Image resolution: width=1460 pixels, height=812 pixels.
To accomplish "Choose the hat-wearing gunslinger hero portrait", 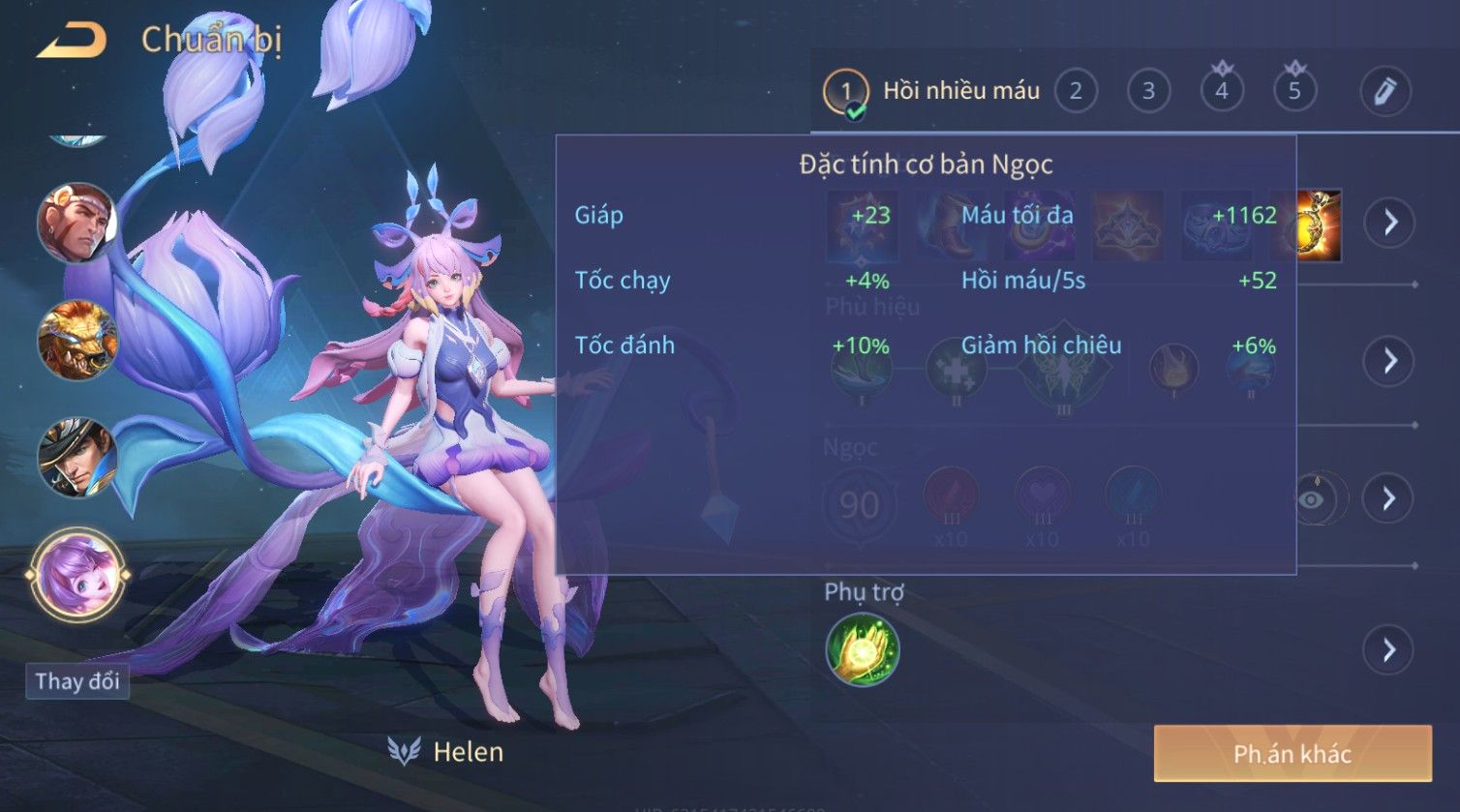I will tap(76, 457).
